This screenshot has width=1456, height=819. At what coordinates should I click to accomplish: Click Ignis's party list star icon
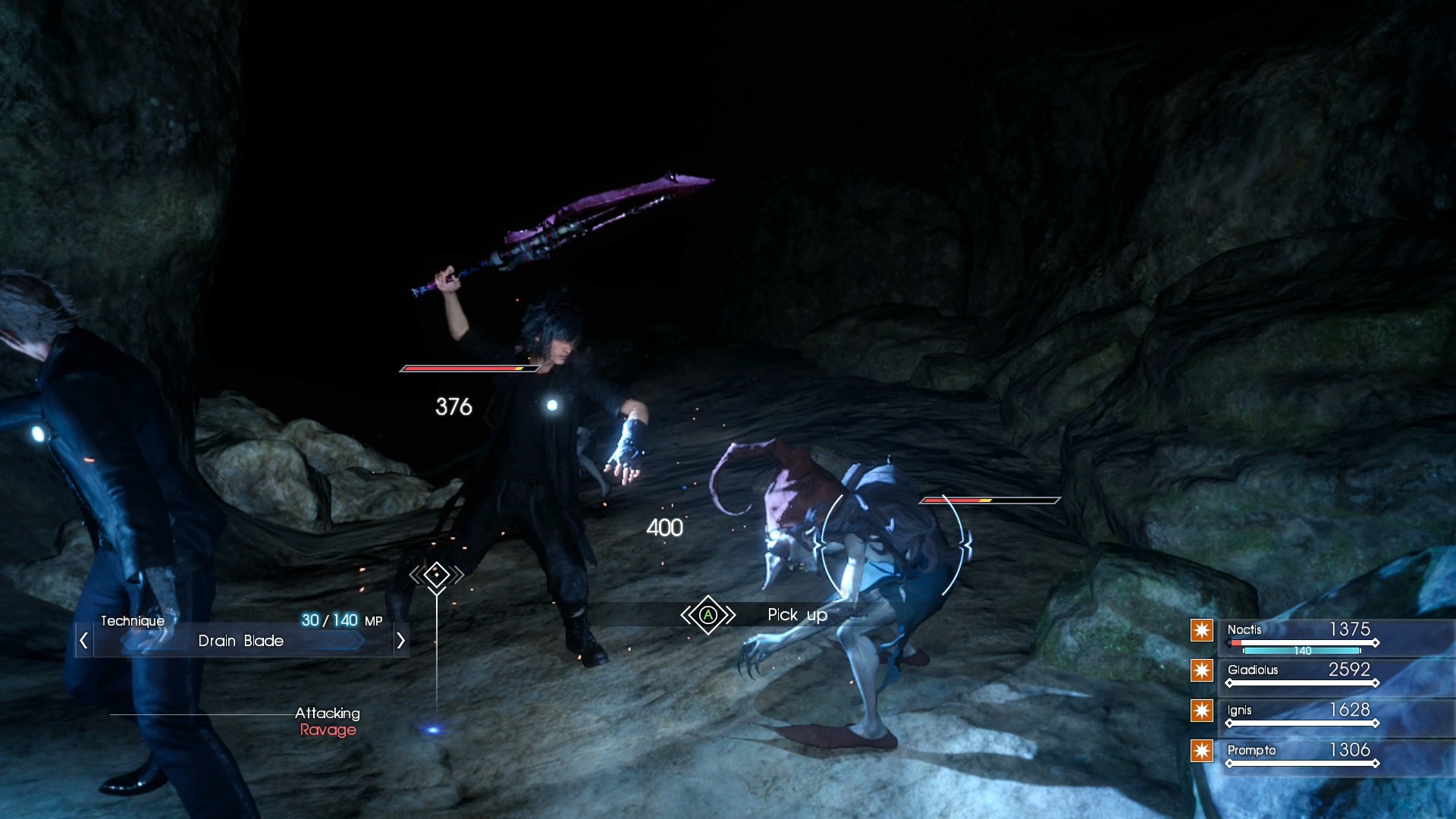pos(1202,711)
